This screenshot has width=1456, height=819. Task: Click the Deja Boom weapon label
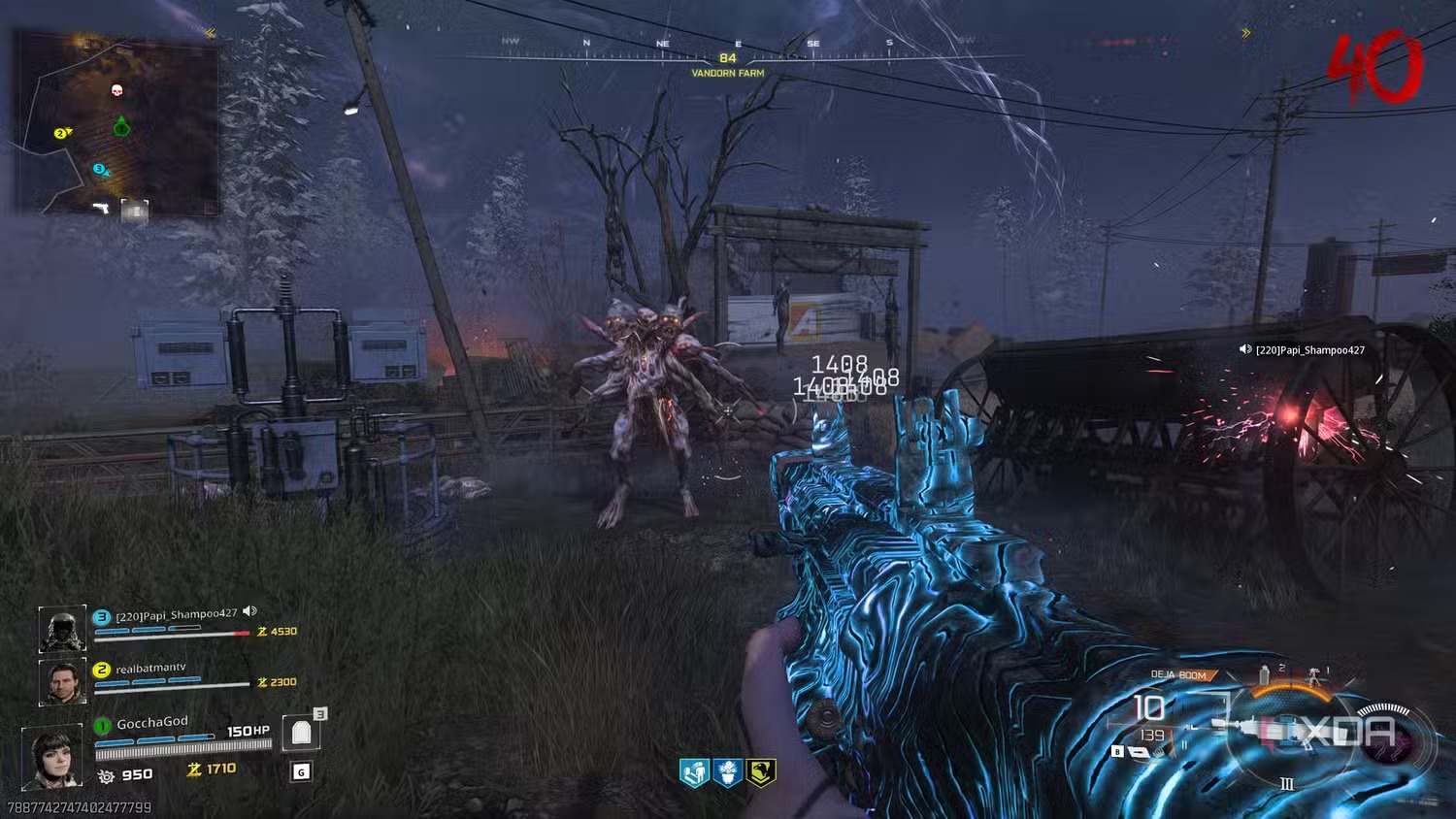[1179, 674]
